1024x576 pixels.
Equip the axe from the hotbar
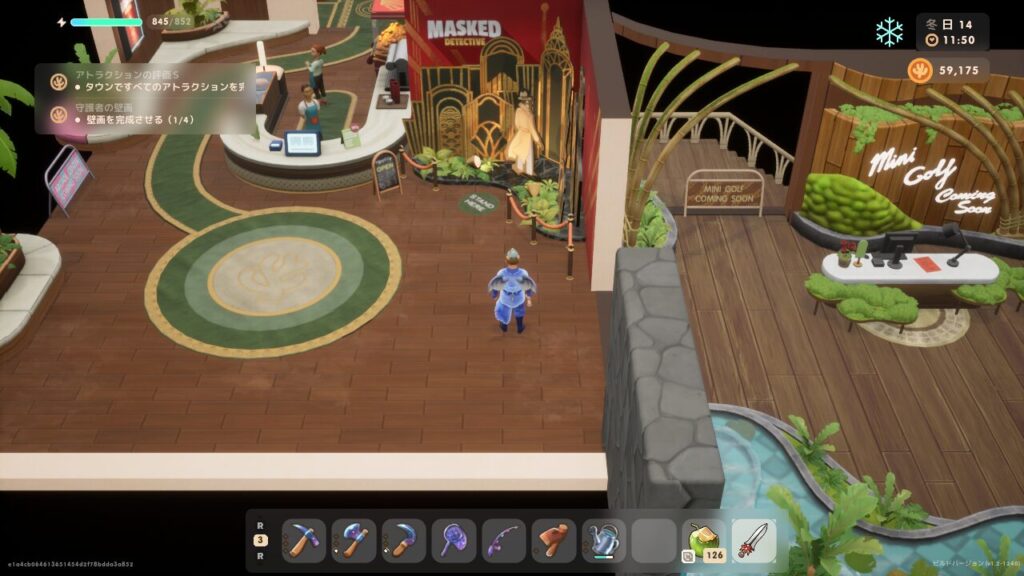click(x=354, y=540)
